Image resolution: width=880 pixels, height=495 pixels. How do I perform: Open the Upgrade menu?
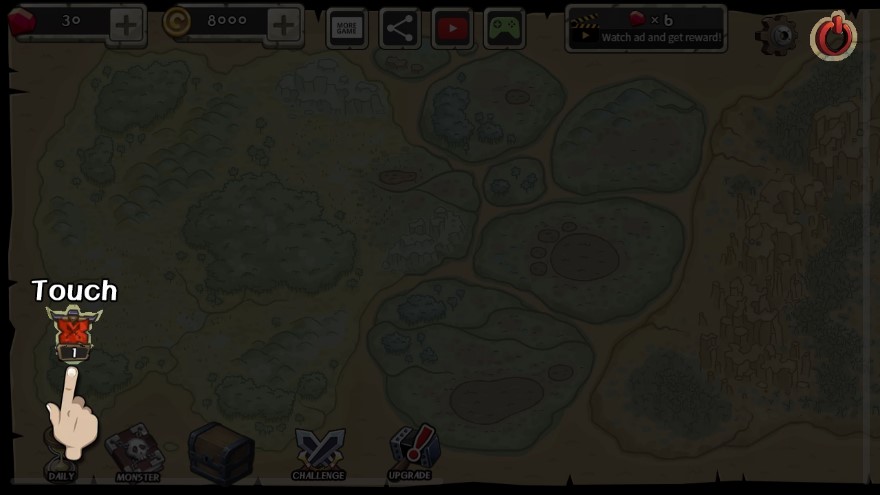click(409, 452)
